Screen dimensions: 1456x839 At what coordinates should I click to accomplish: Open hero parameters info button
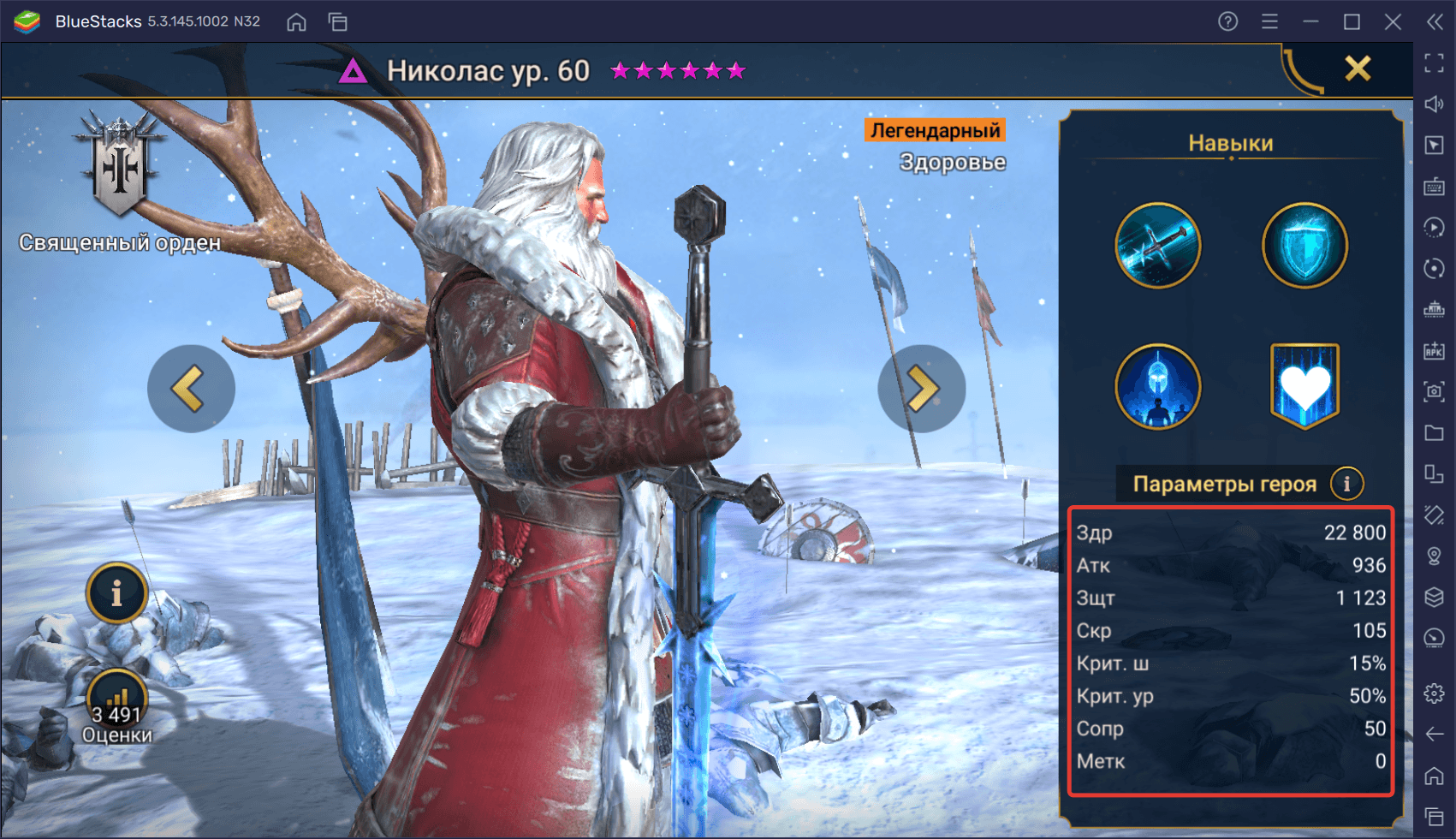(x=1346, y=484)
